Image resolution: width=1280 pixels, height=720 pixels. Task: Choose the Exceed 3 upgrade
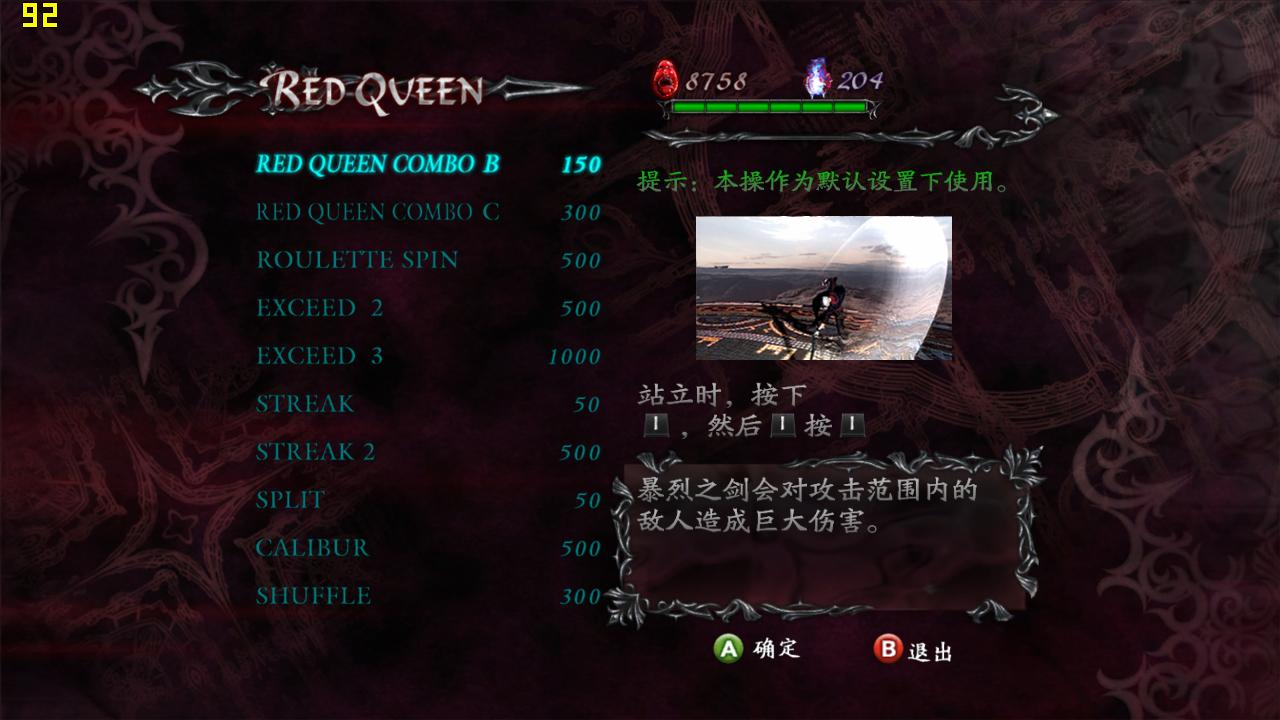pyautogui.click(x=319, y=356)
